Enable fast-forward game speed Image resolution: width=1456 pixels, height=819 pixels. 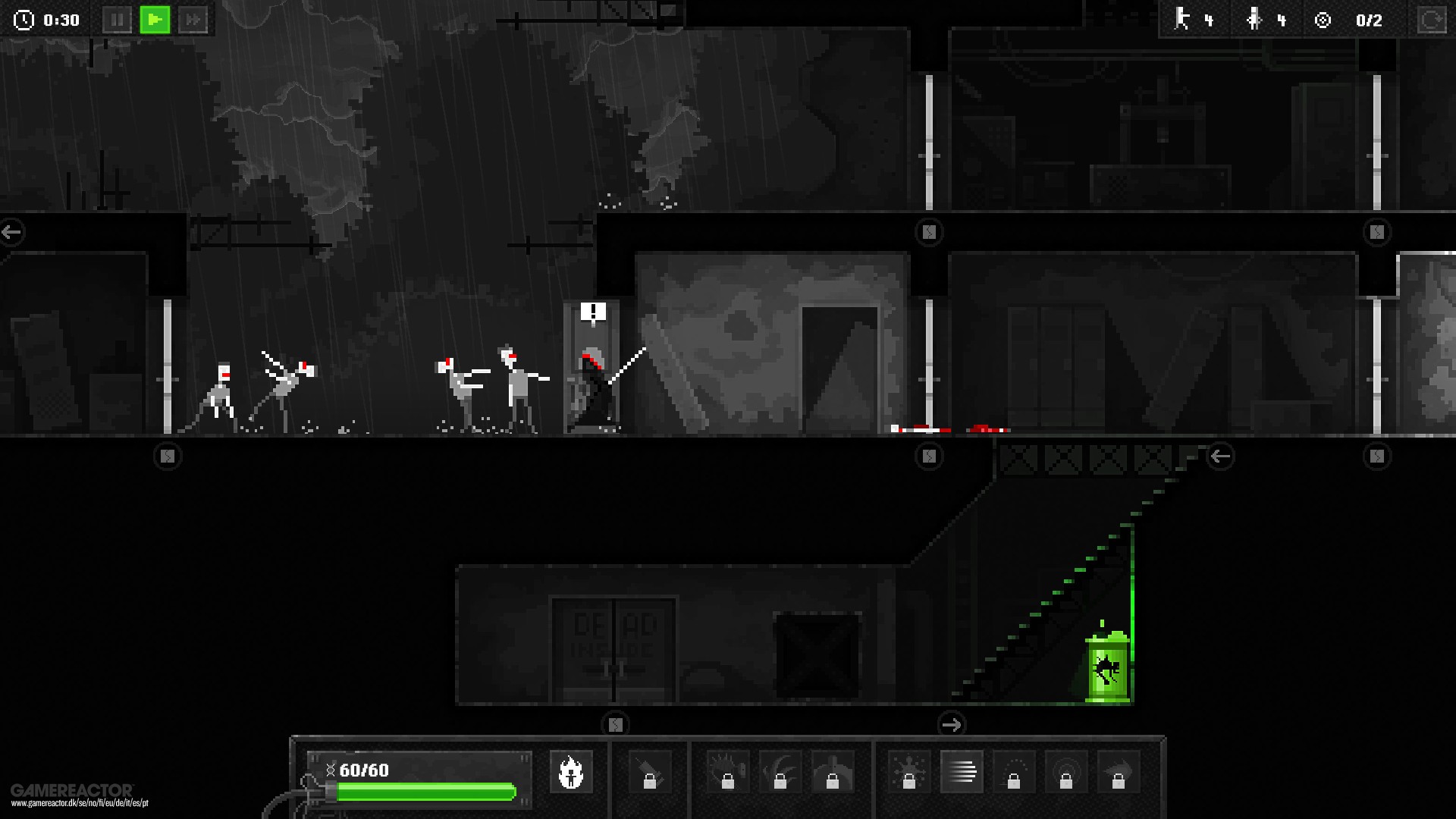pyautogui.click(x=193, y=20)
